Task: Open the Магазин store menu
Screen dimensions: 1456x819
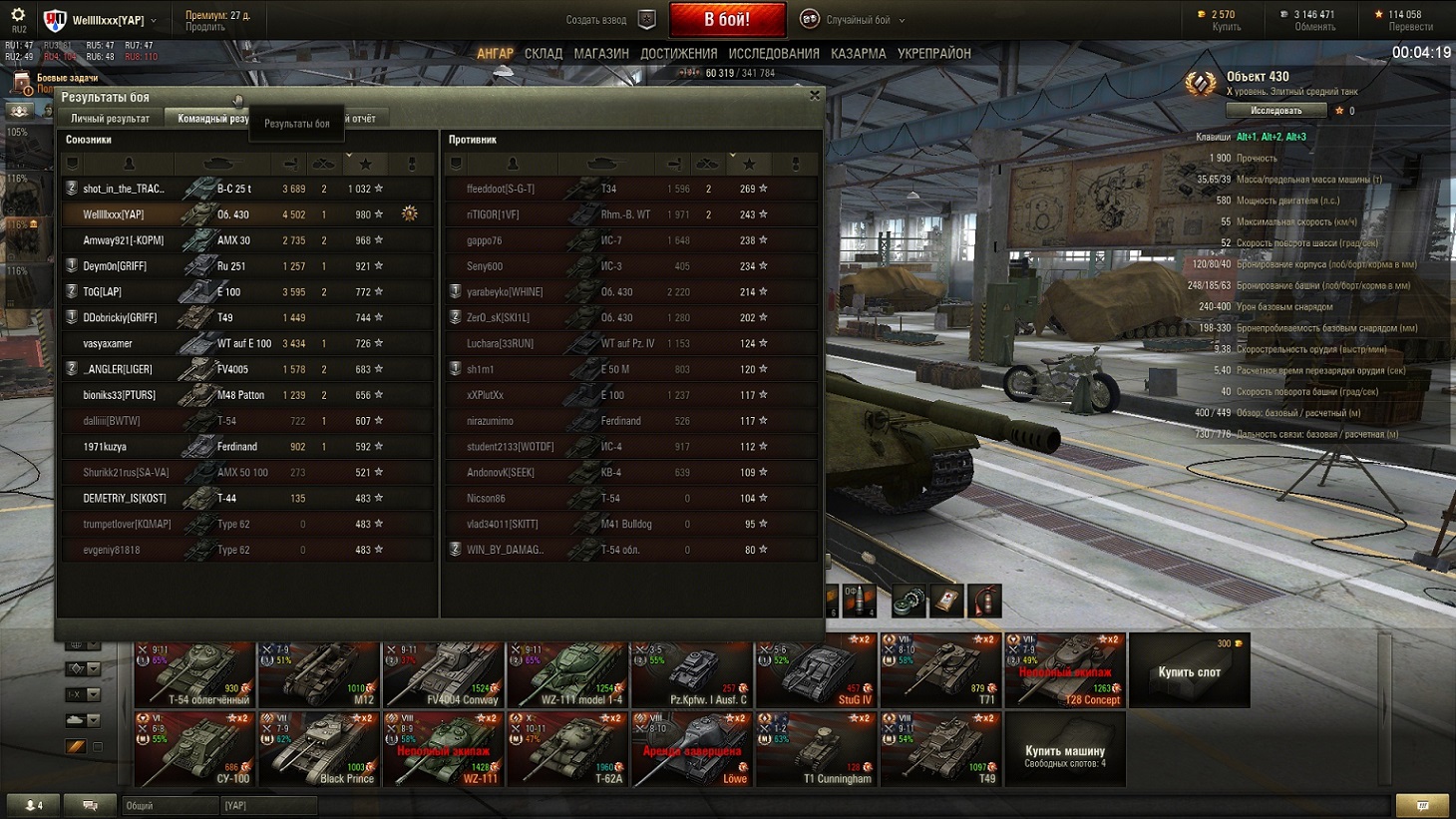Action: 601,54
